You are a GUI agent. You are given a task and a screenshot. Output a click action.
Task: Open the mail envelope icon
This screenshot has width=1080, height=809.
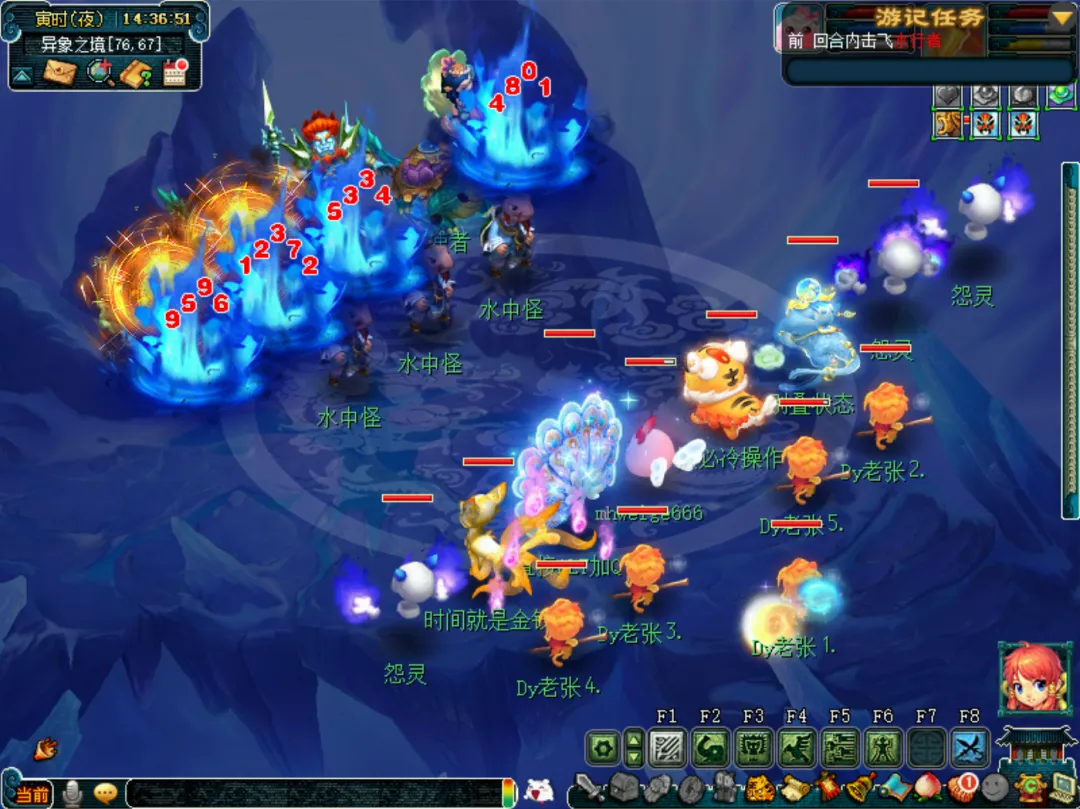(x=61, y=73)
